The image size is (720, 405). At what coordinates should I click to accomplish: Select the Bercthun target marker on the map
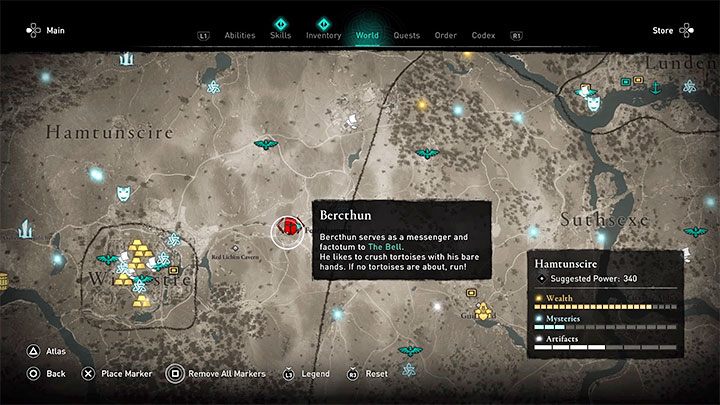pos(289,230)
